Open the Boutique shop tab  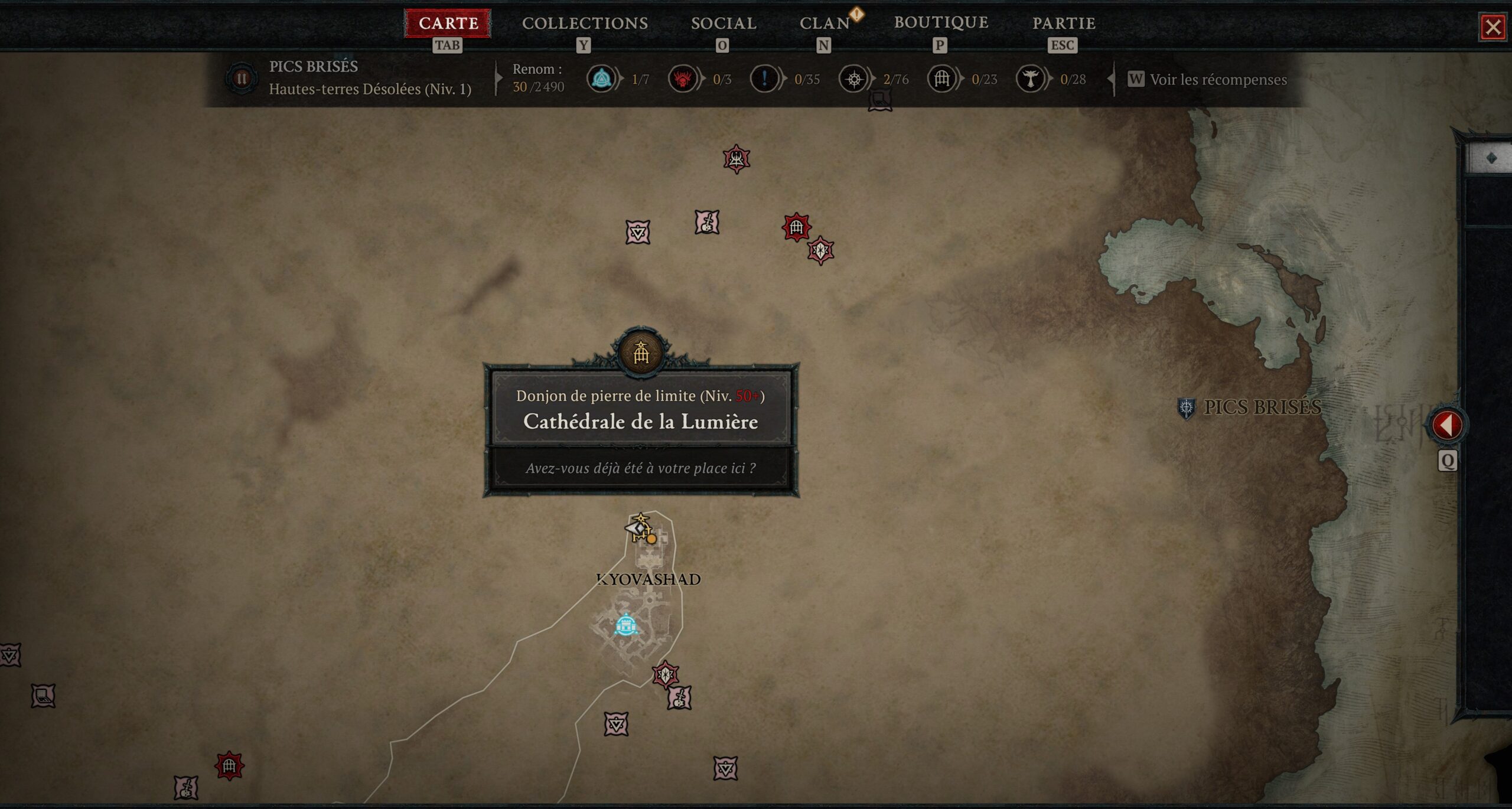point(941,22)
